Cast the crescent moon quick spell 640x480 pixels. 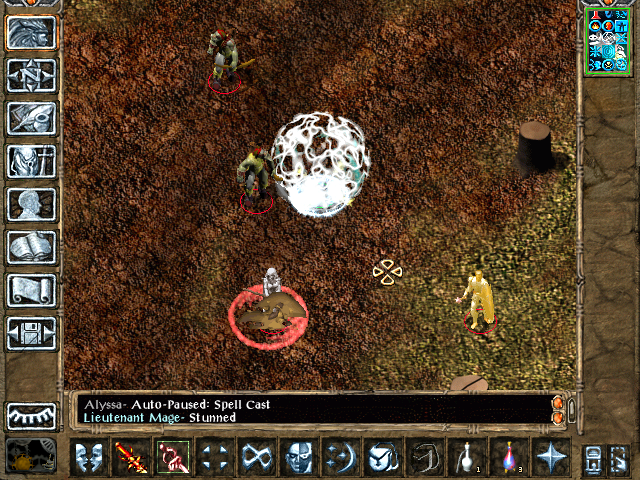pos(340,456)
